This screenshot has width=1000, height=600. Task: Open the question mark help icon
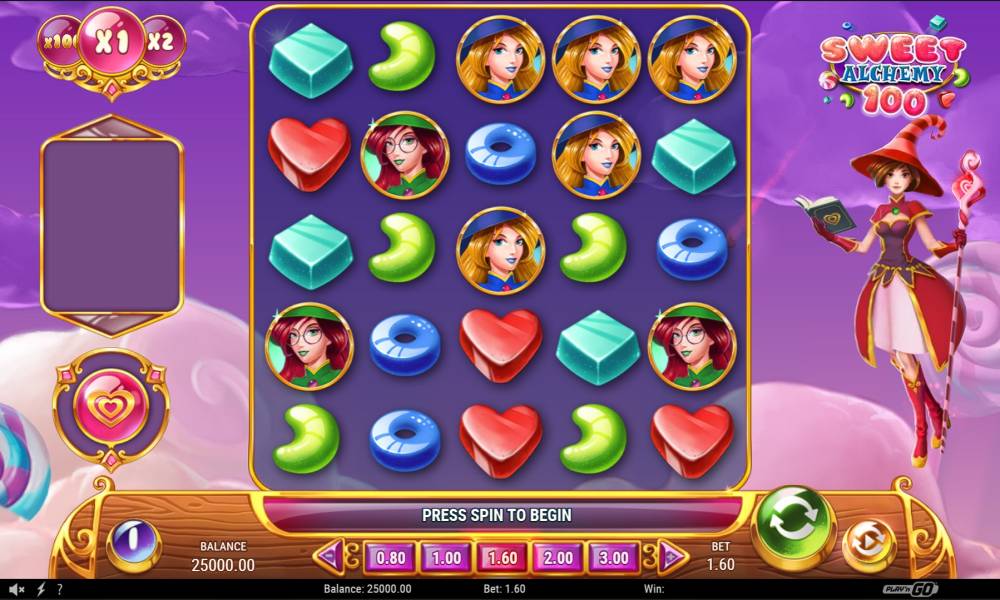(60, 590)
